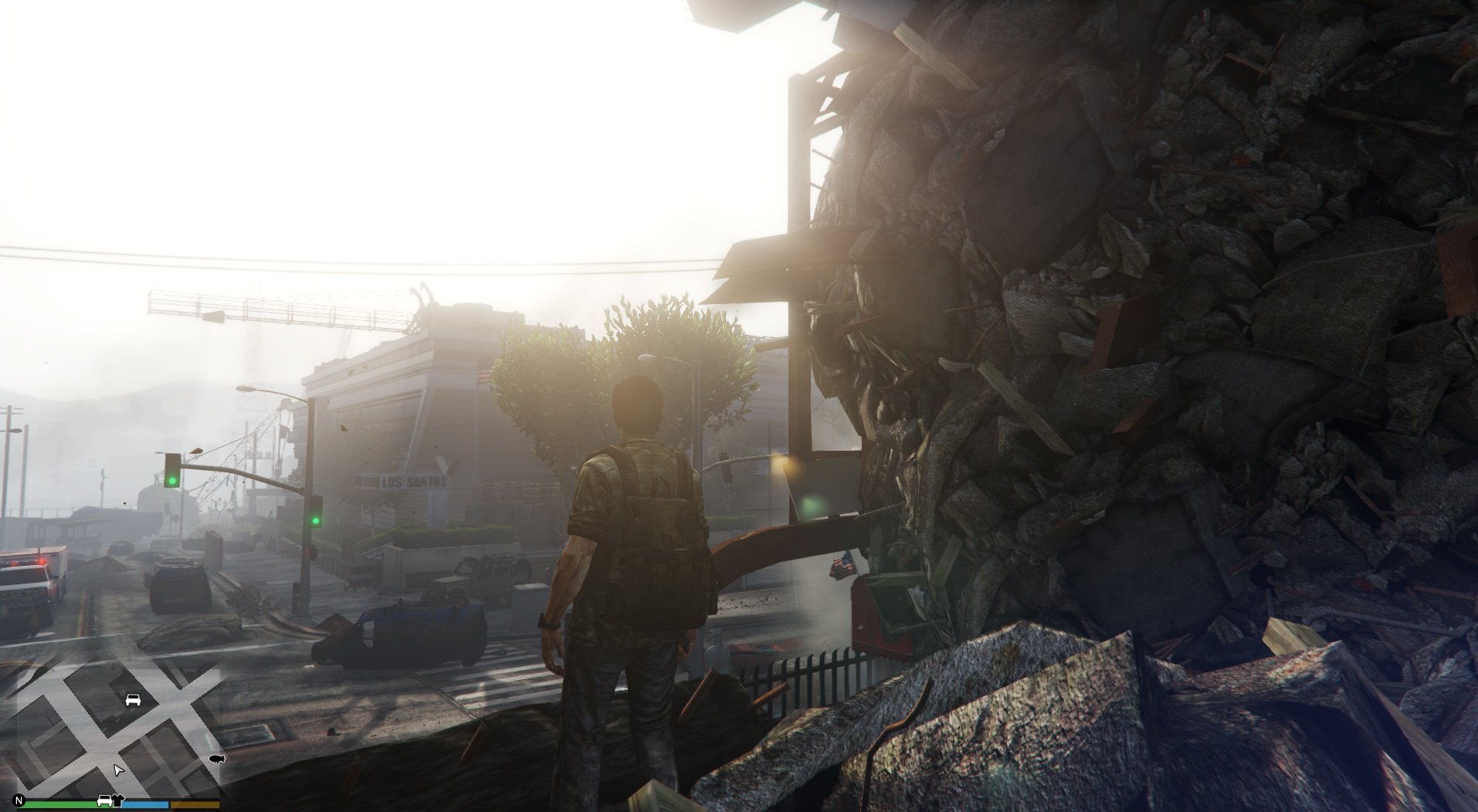This screenshot has width=1478, height=812.
Task: Select the blimp marker on the minimap
Action: [216, 760]
